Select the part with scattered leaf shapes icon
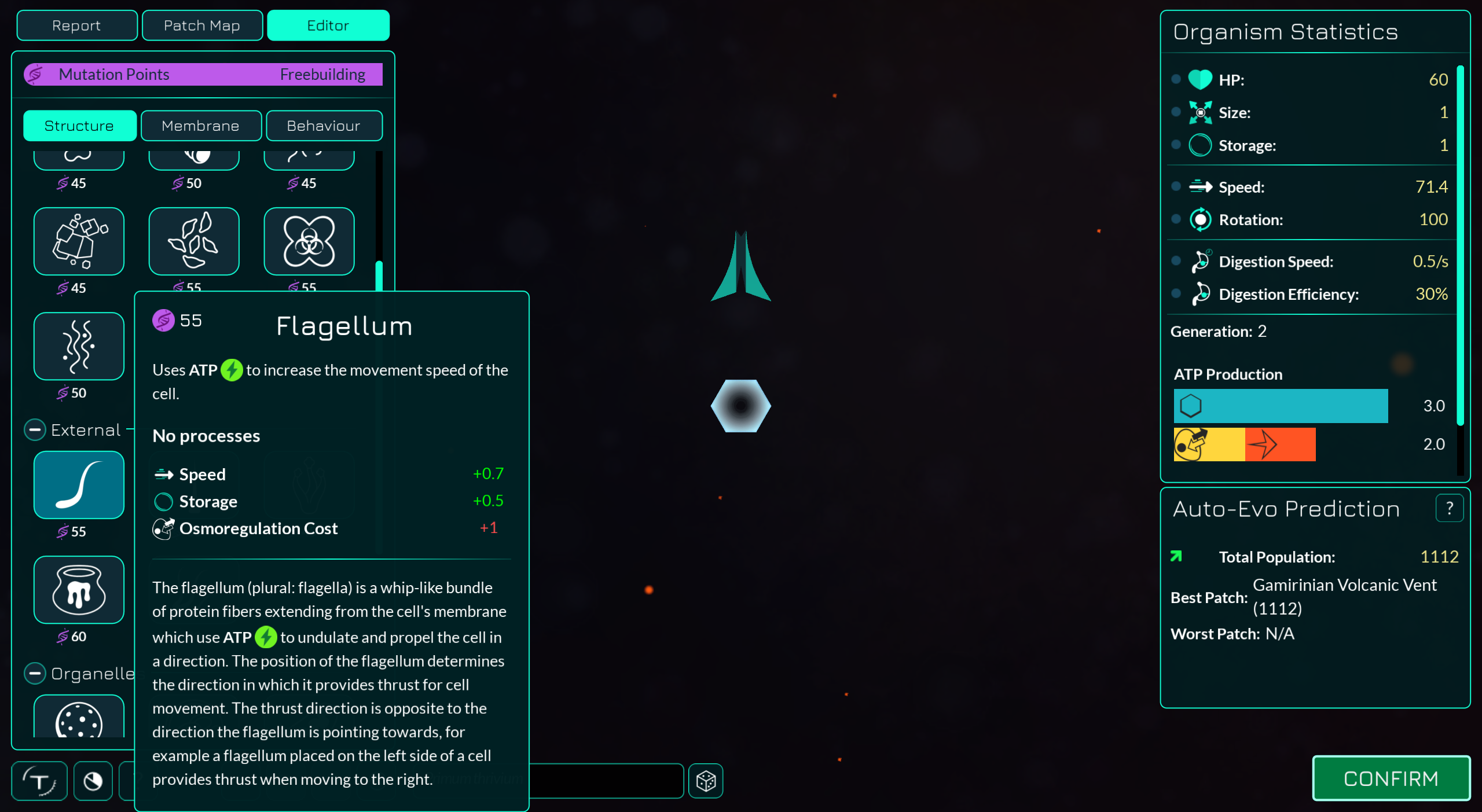The height and width of the screenshot is (812, 1482). [x=194, y=241]
